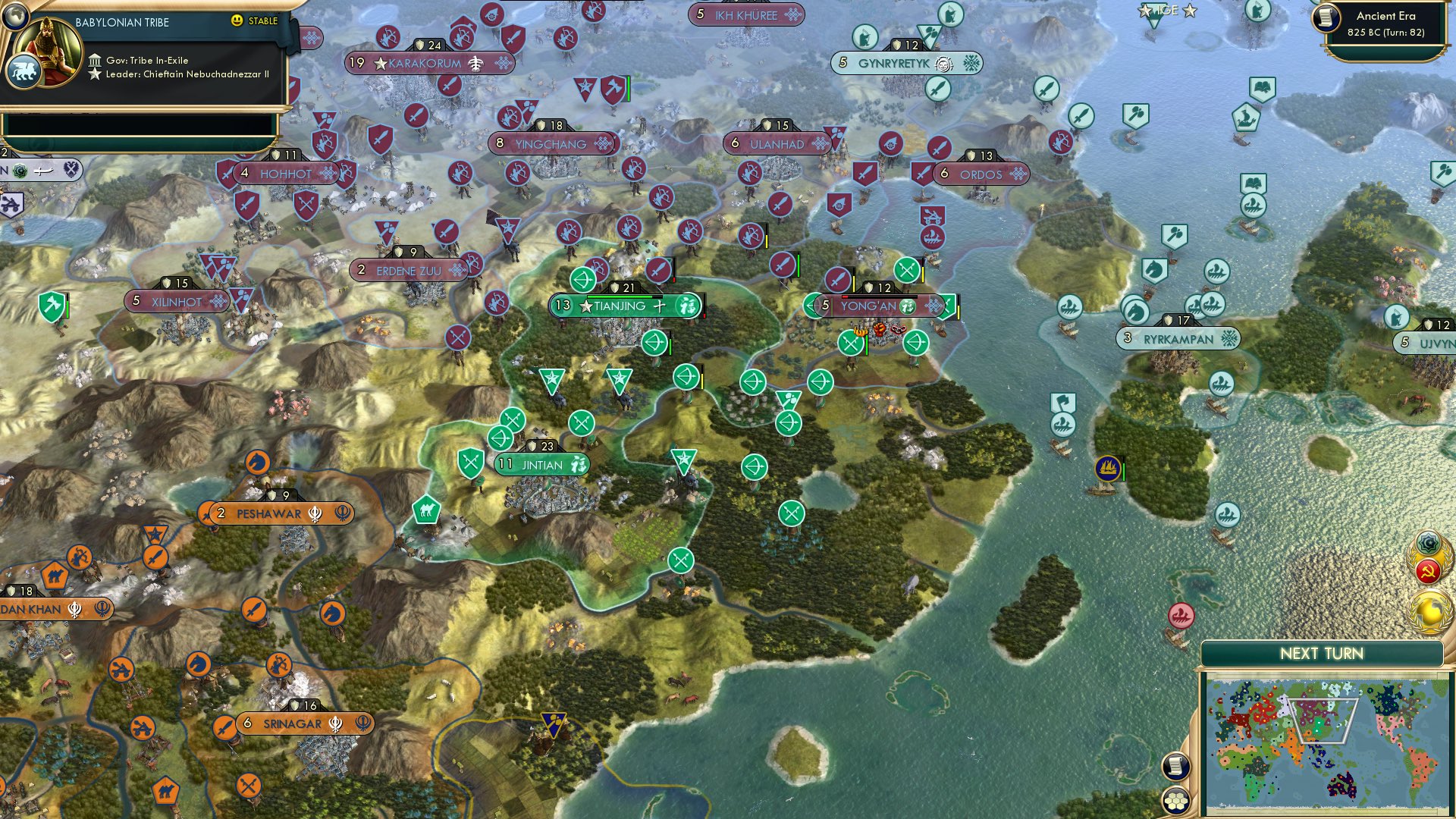Click the hexagon strategic view icon
1456x819 pixels.
click(x=1174, y=800)
